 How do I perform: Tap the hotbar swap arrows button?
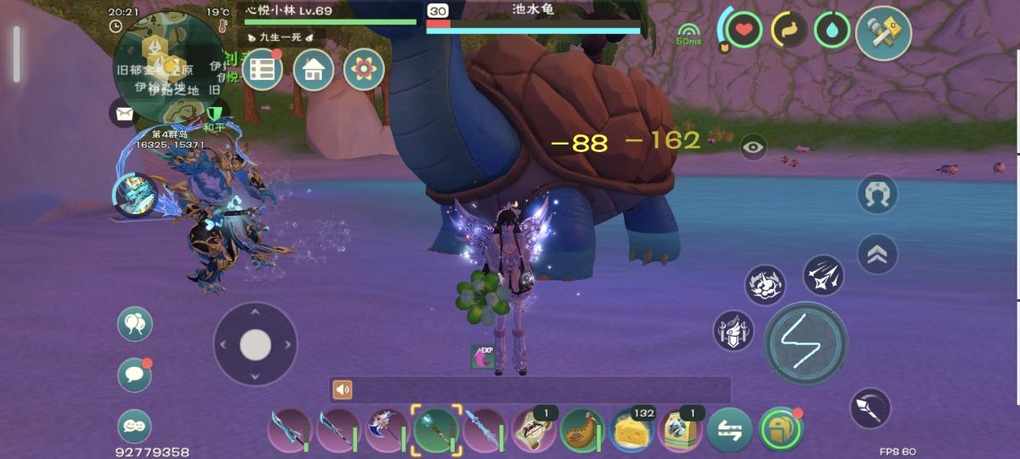[729, 430]
